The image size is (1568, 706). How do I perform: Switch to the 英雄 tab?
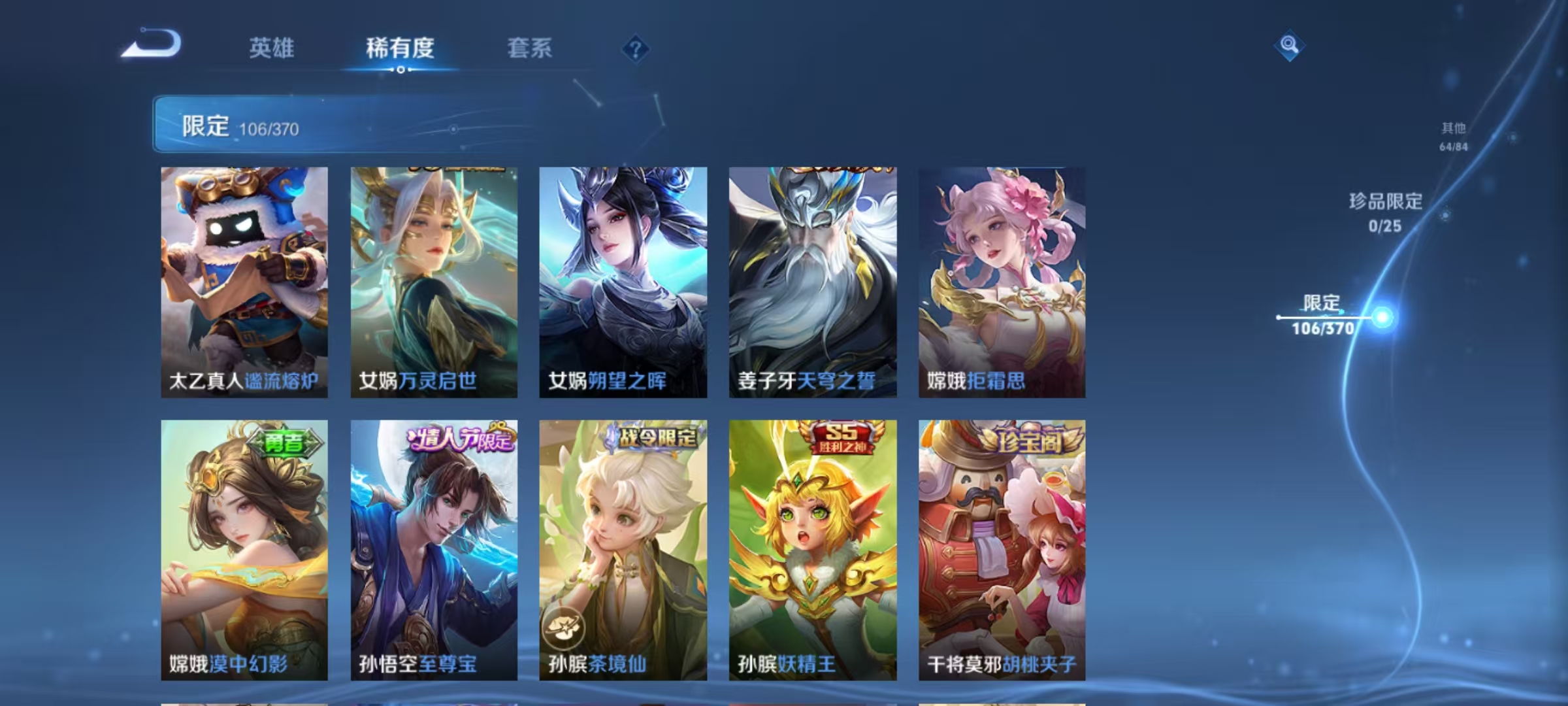click(x=272, y=49)
